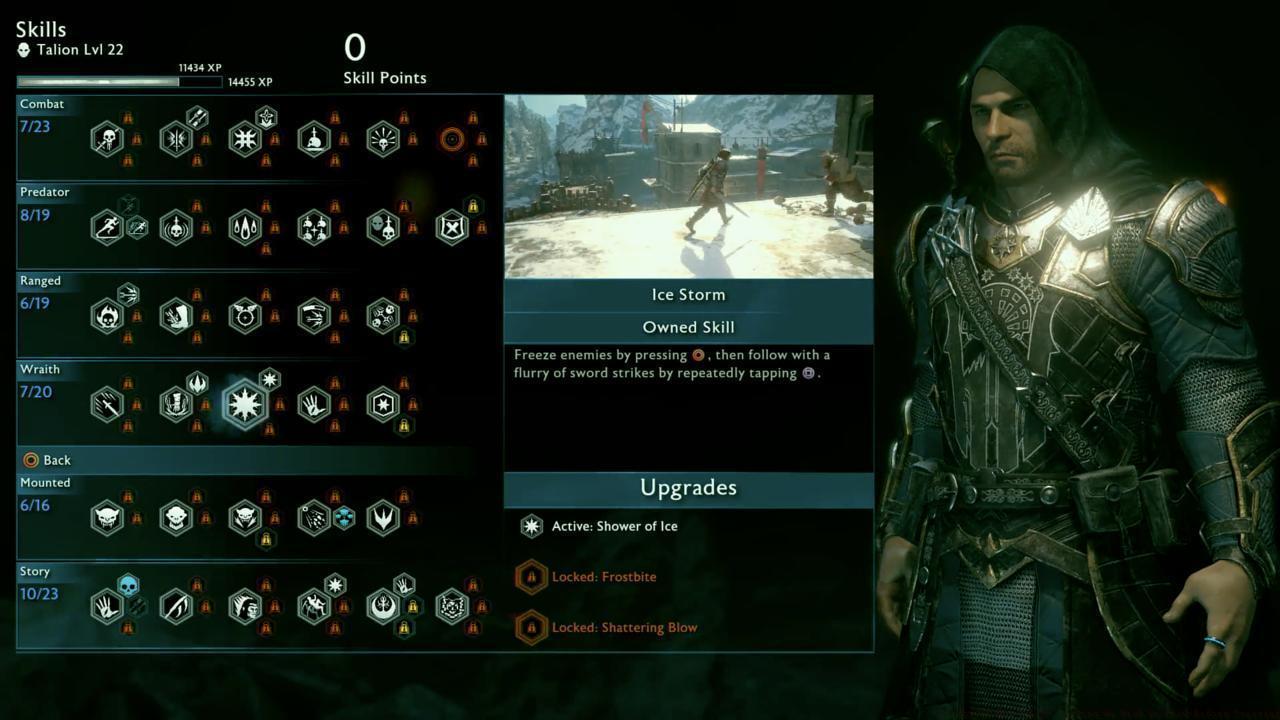
Task: Select the sprint skill in the Predator row
Action: tap(108, 226)
